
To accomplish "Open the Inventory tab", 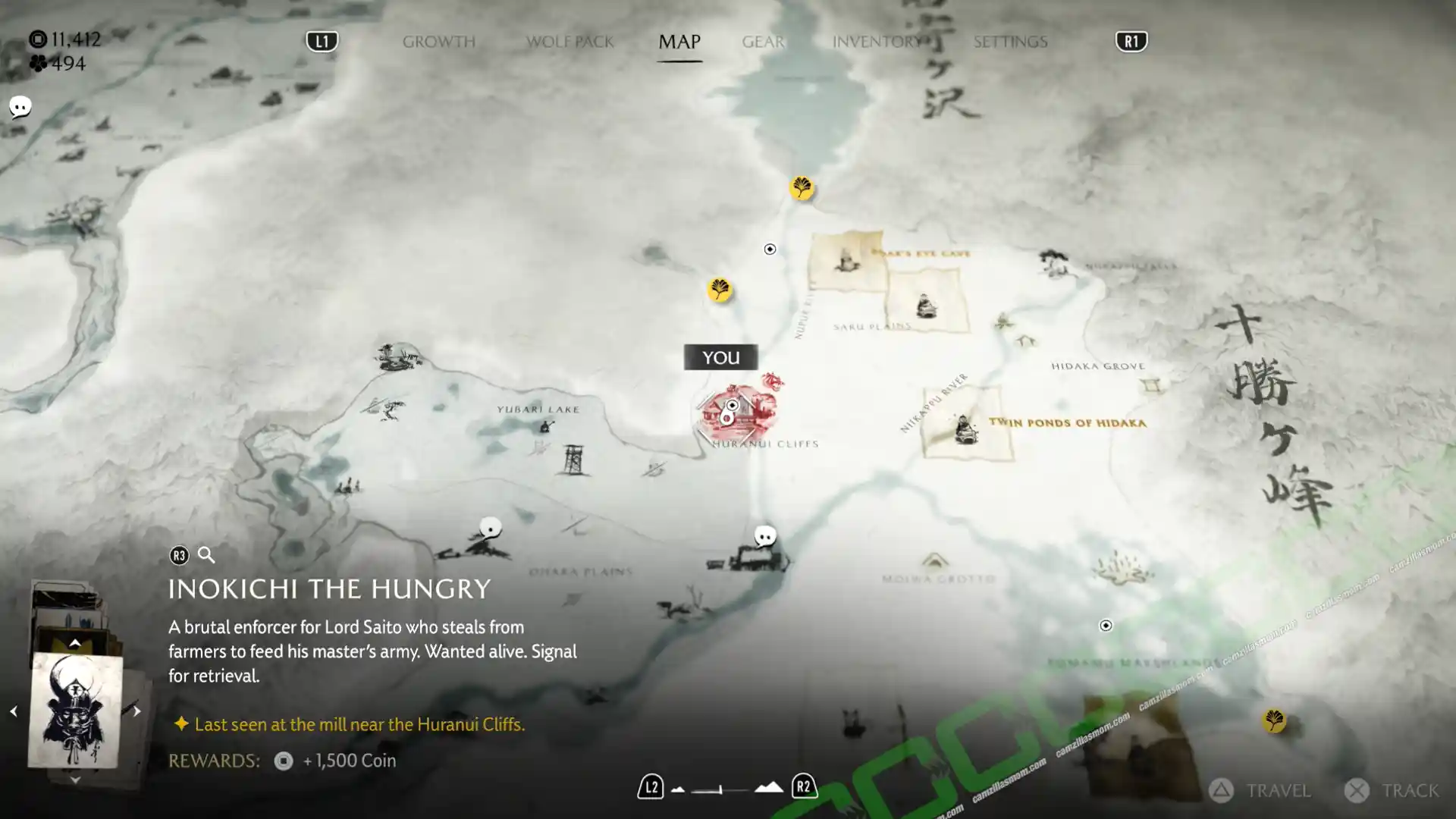I will coord(877,42).
